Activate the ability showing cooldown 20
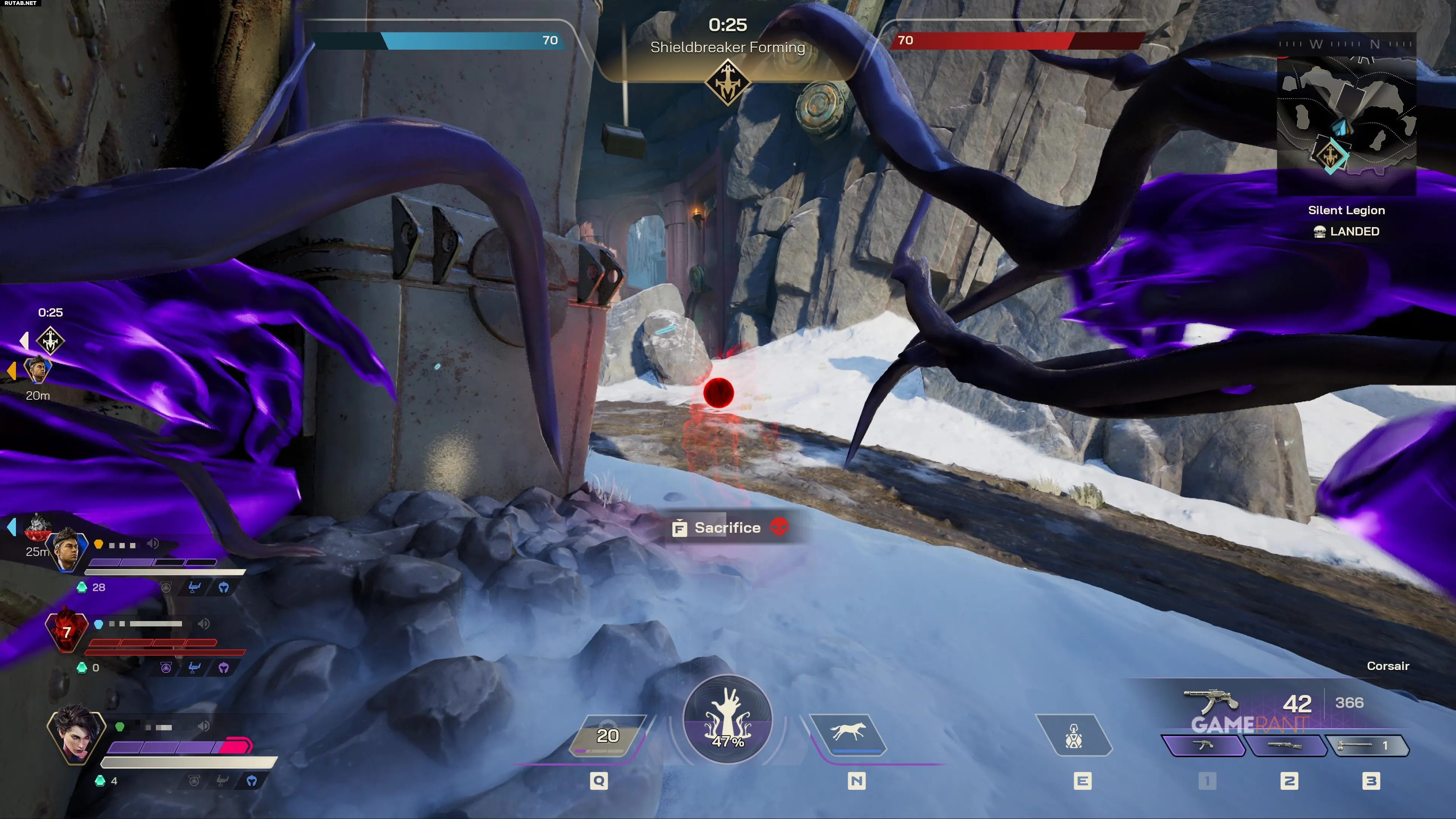1456x819 pixels. (607, 735)
